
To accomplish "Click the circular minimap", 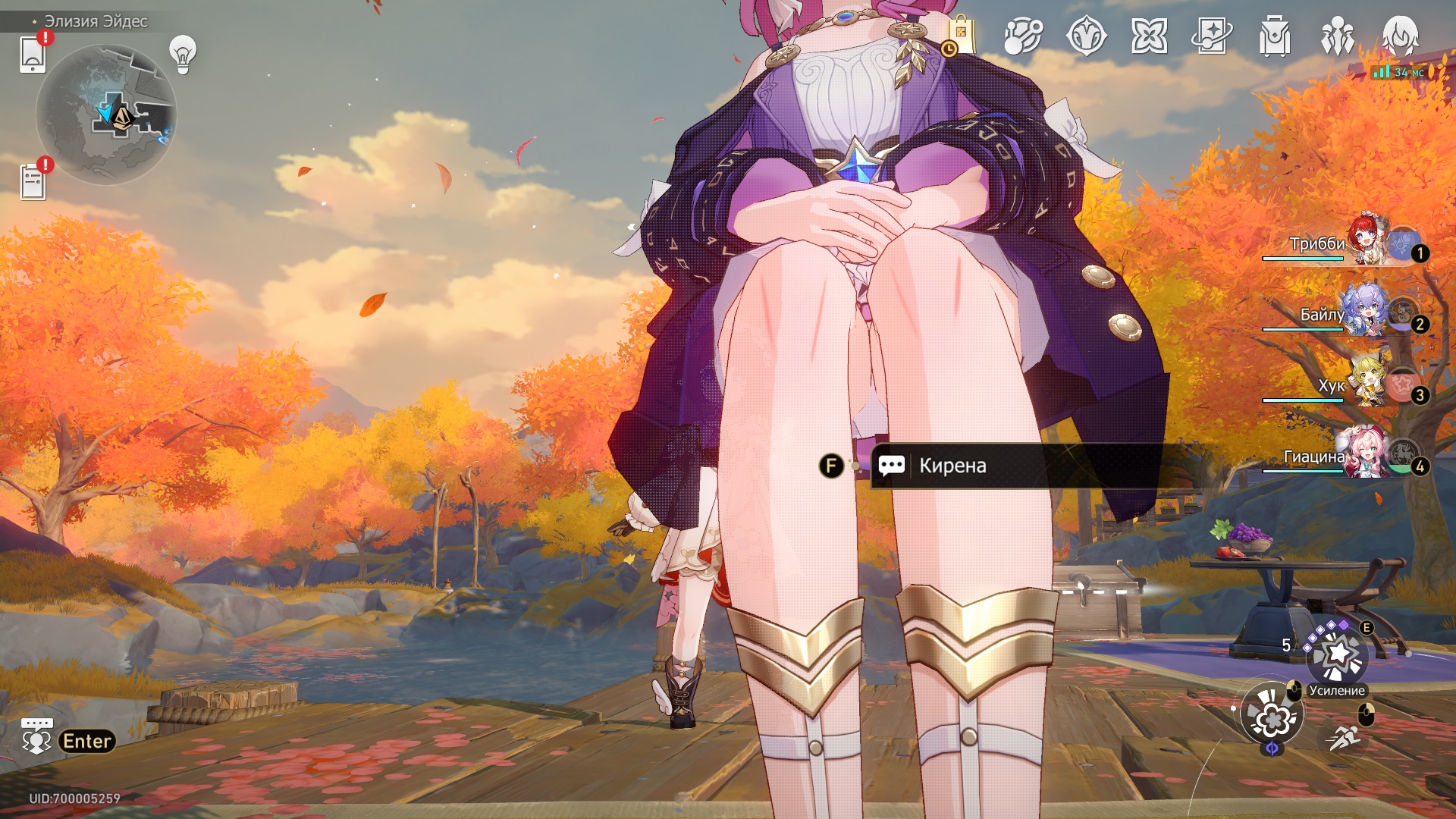I will pos(106,115).
